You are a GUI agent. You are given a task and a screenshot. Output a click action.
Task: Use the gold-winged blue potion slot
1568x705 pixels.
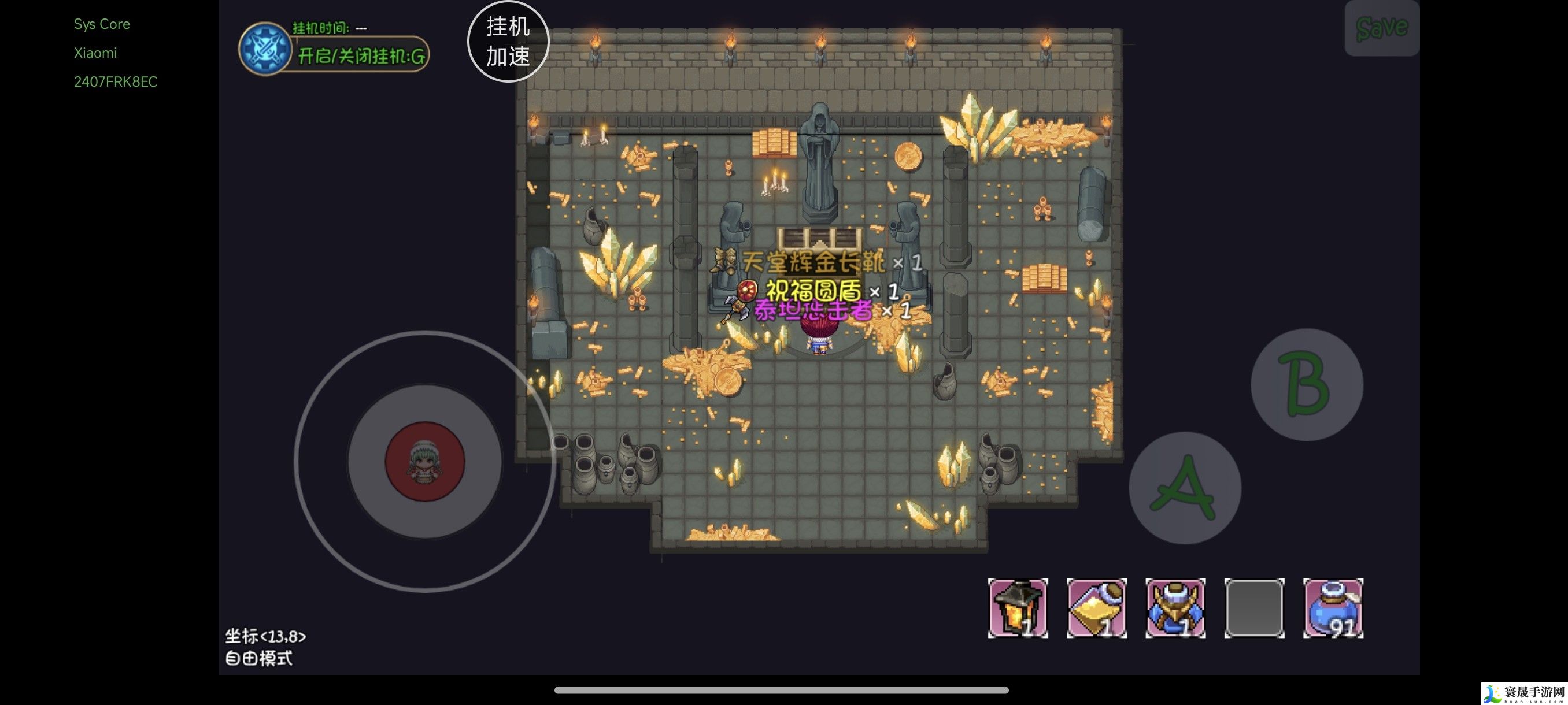1175,608
